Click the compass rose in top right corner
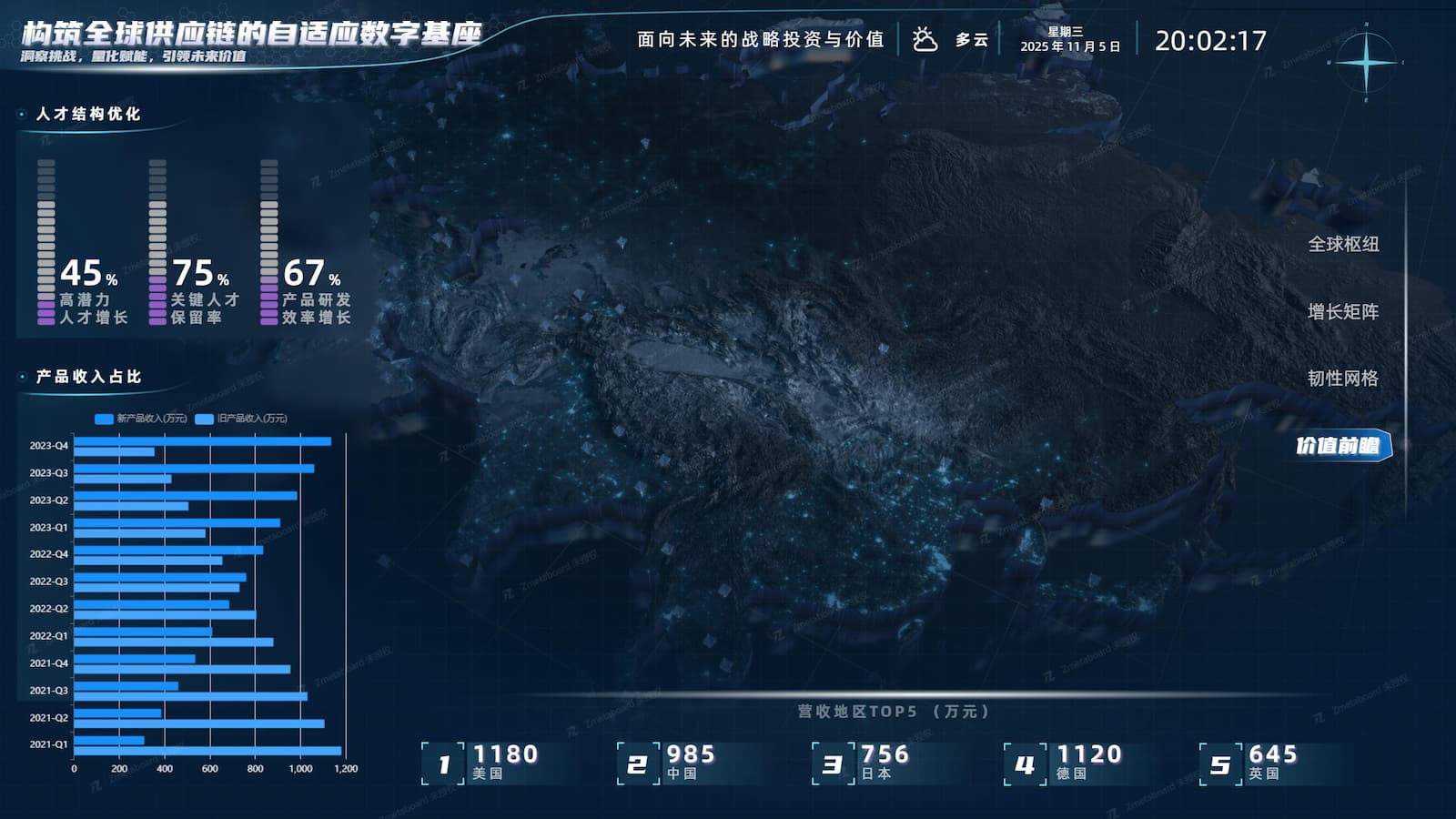 click(1364, 62)
